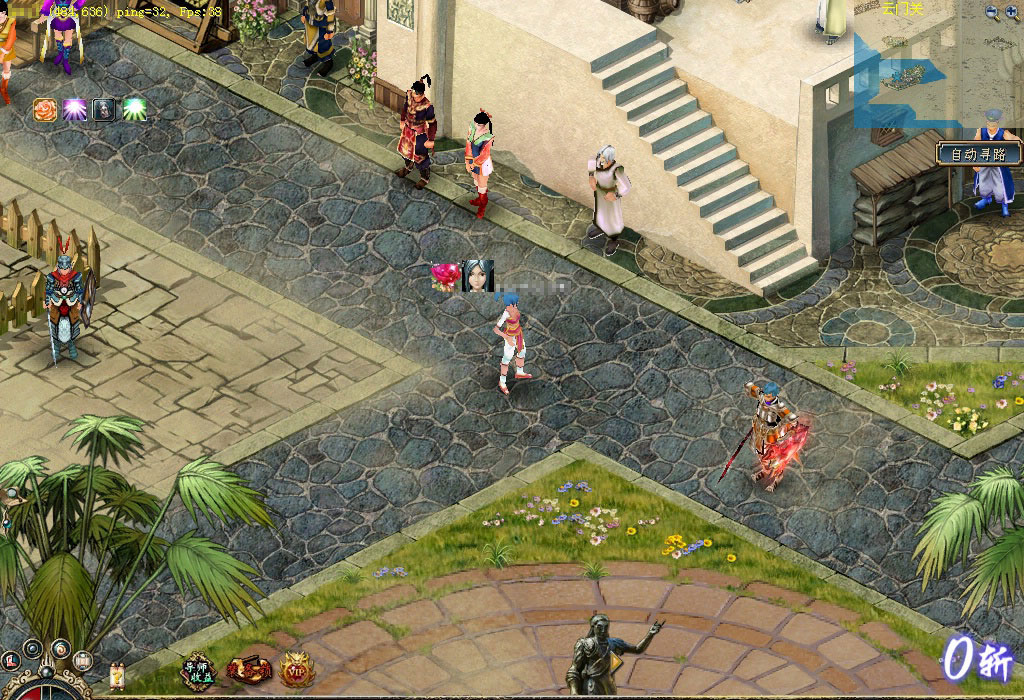Select the orange rose buff icon
This screenshot has height=700, width=1024.
click(46, 110)
